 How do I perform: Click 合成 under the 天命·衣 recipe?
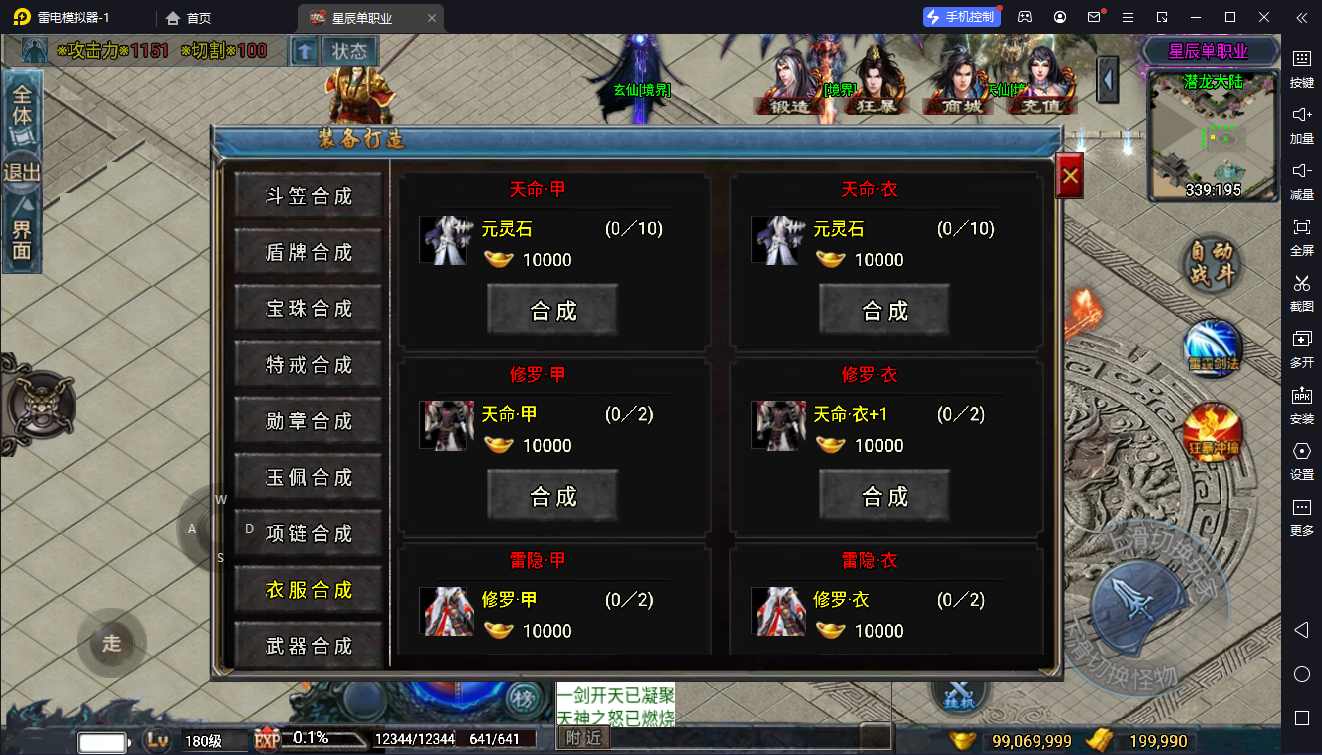[x=885, y=310]
